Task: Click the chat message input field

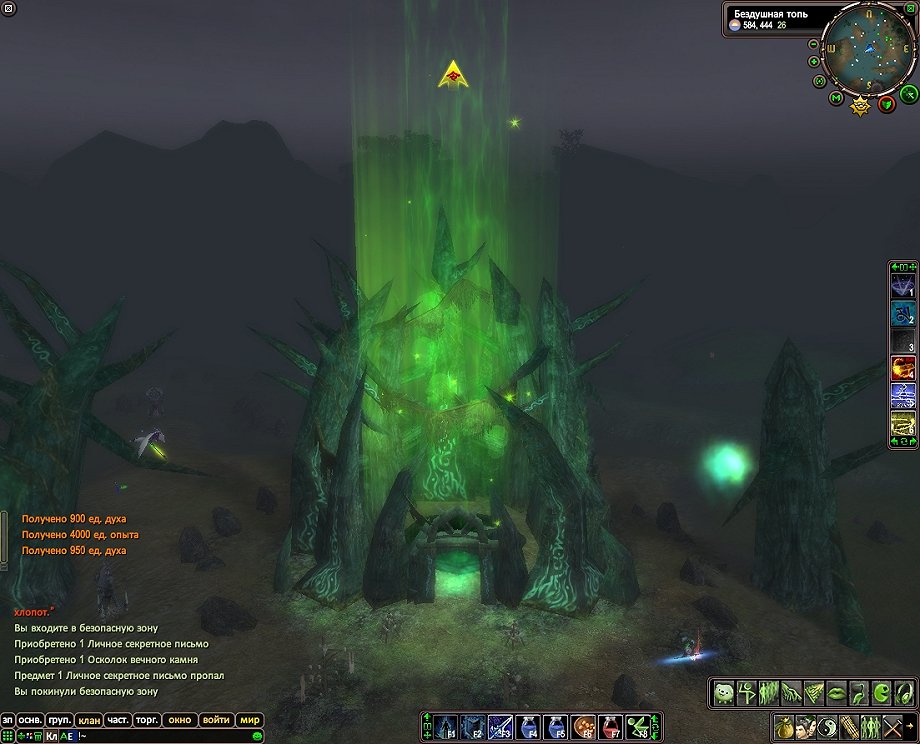Action: (160, 736)
